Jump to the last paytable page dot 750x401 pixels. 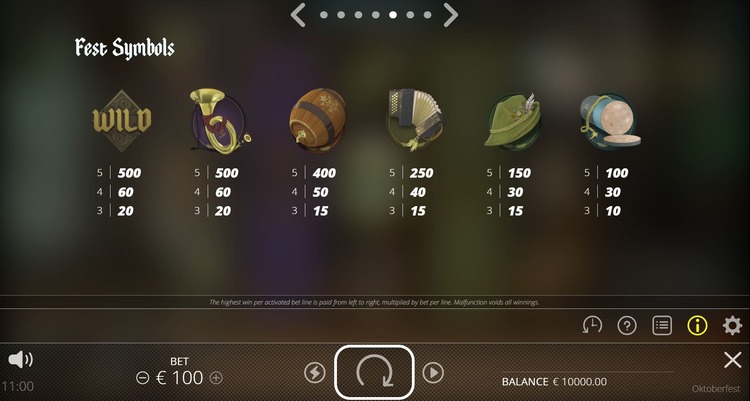tap(427, 15)
